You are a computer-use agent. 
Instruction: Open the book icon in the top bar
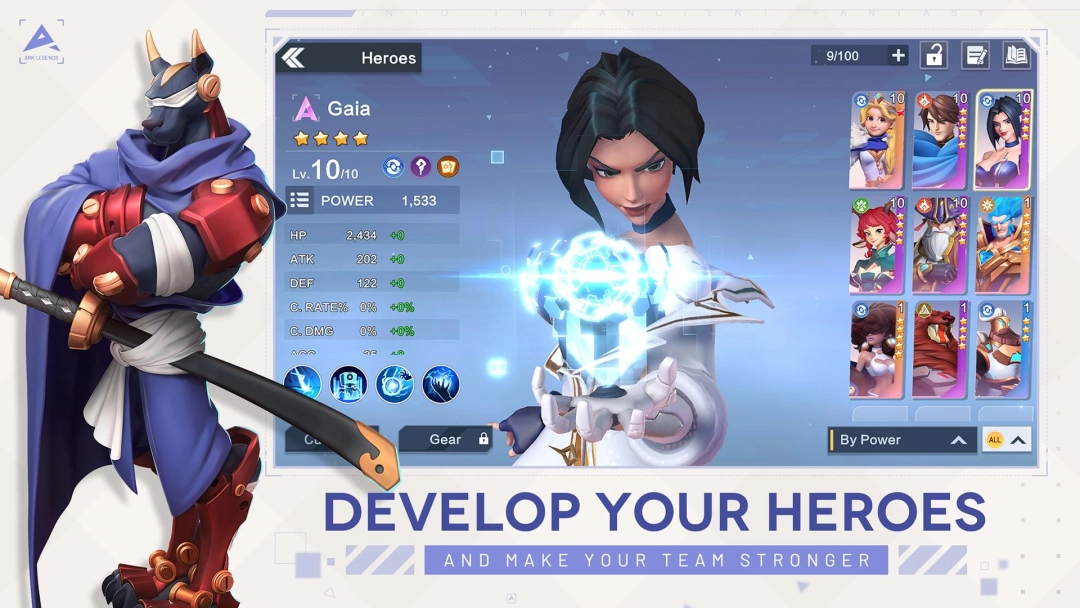(1016, 56)
